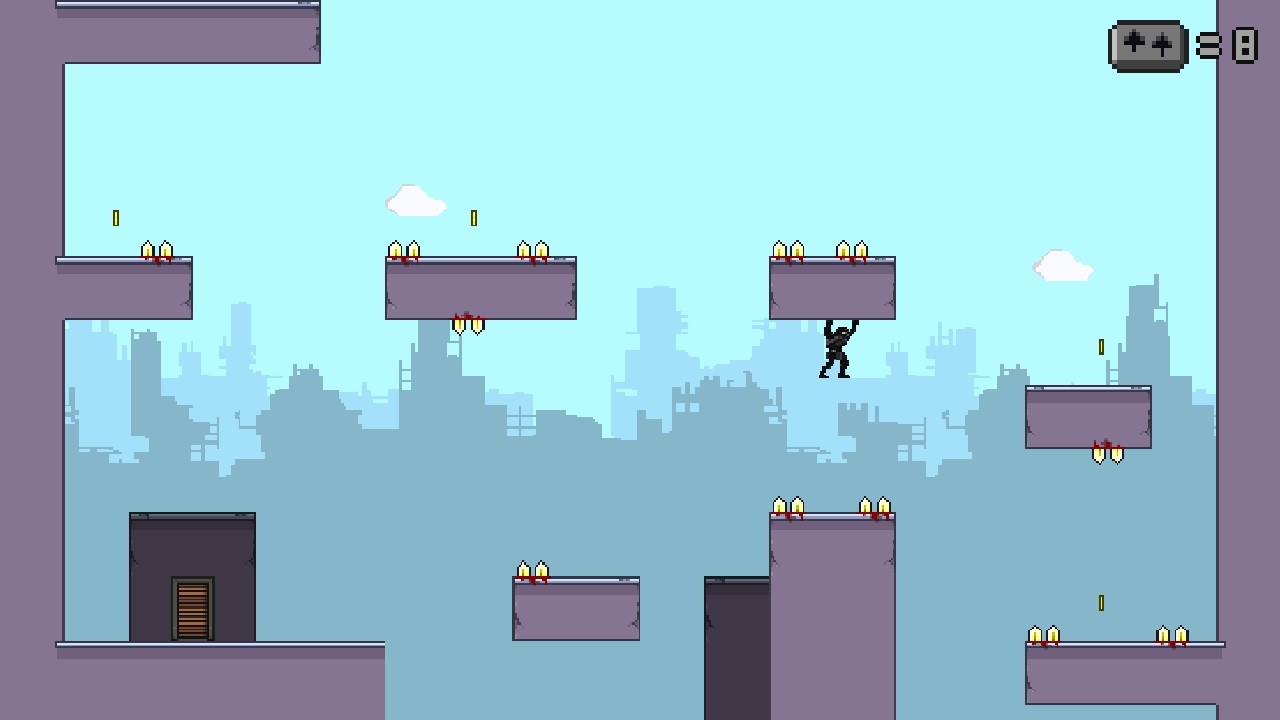Open the pause menu lines icon

coord(1207,45)
